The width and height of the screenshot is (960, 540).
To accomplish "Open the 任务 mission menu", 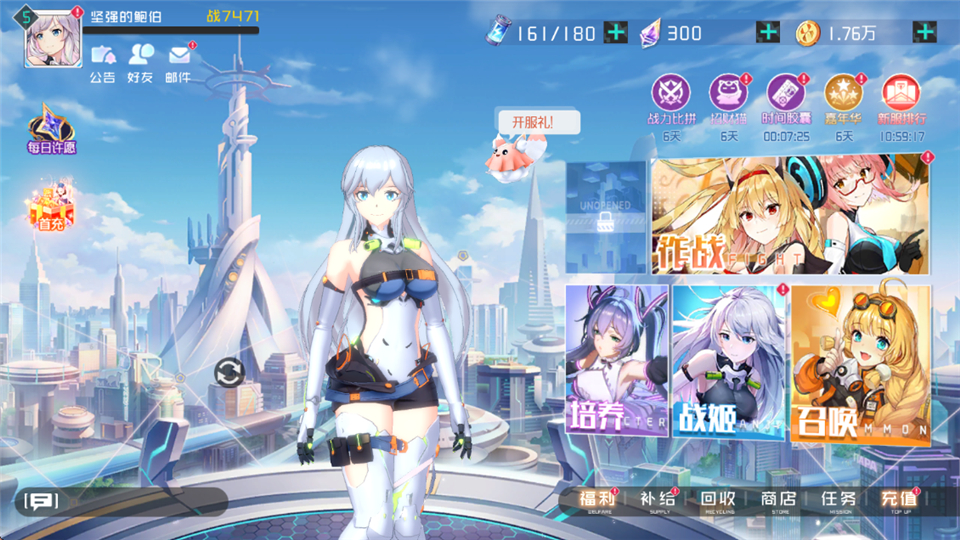I will click(838, 500).
